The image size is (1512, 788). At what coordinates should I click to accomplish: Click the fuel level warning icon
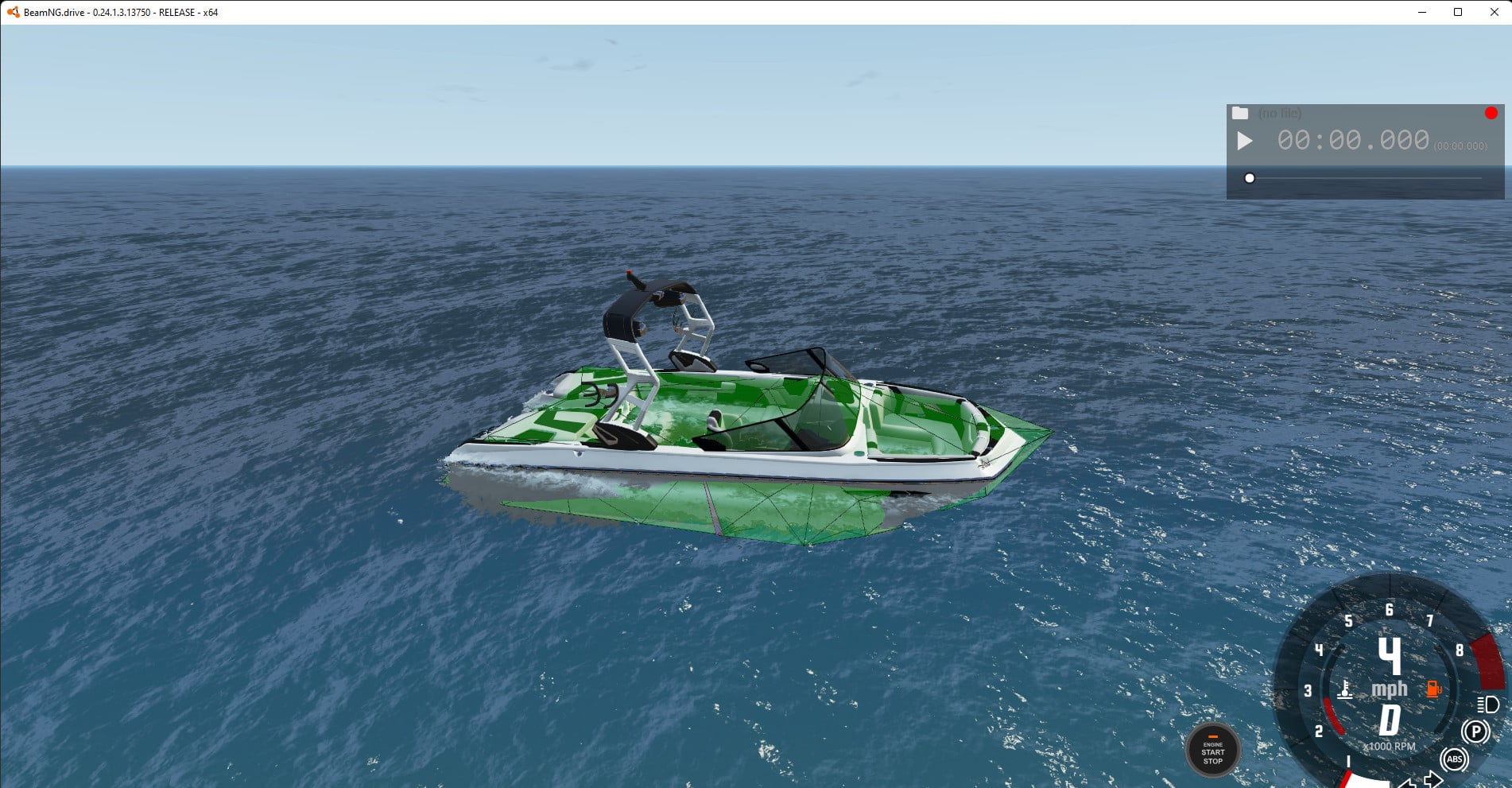[x=1433, y=689]
